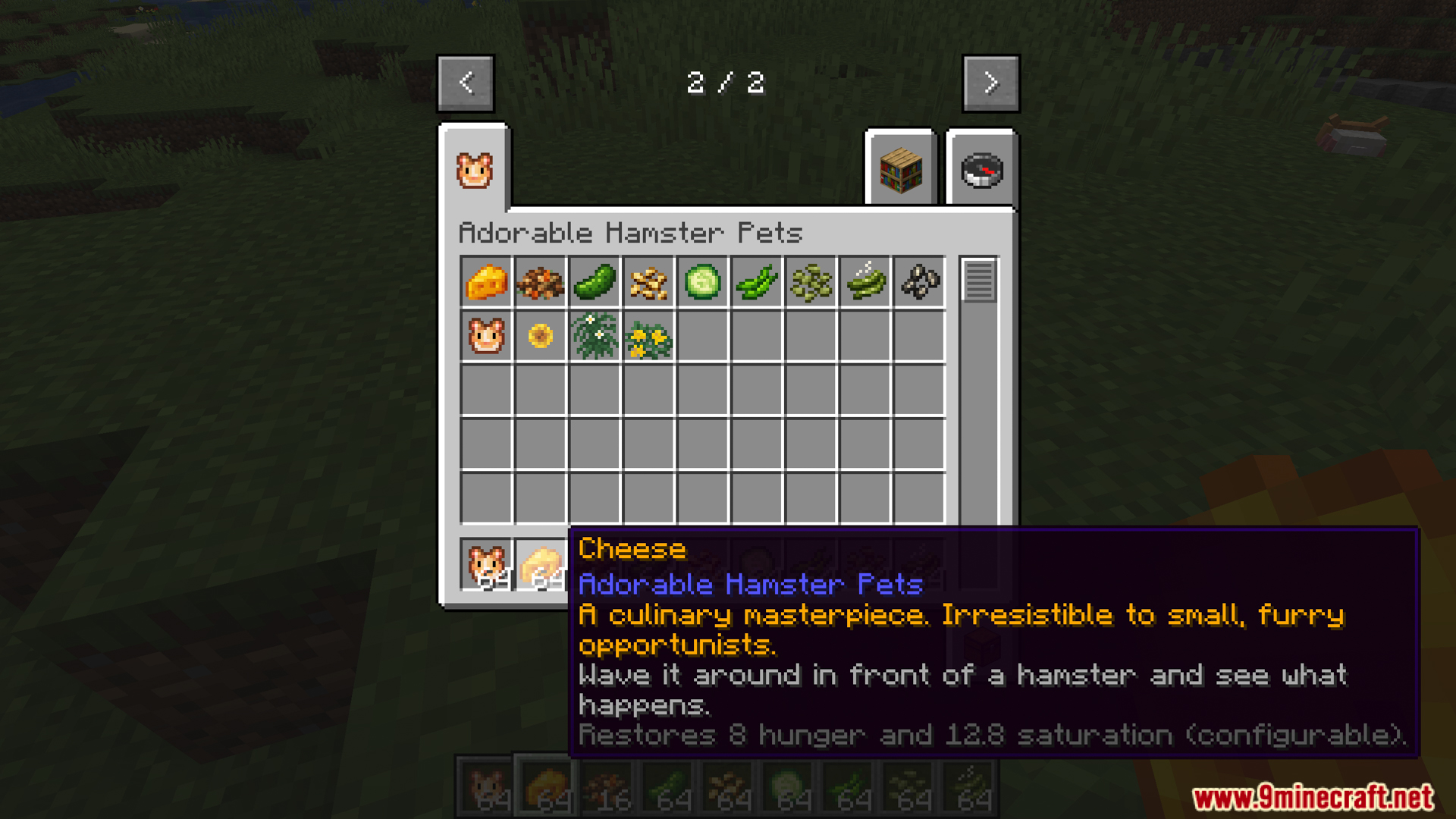Choose the dark gray seeds item

920,282
